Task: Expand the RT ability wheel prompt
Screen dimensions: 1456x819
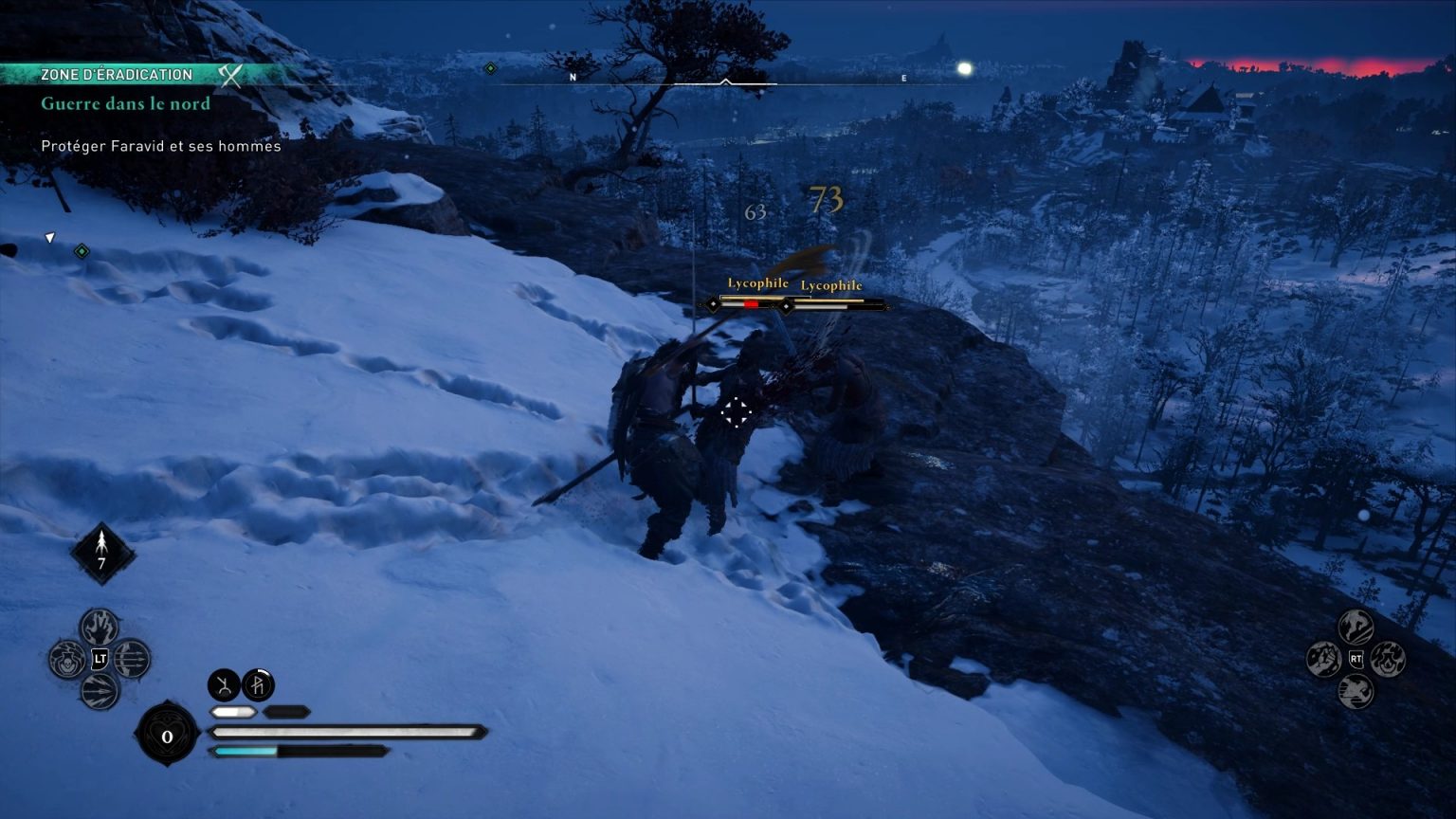Action: [x=1356, y=659]
